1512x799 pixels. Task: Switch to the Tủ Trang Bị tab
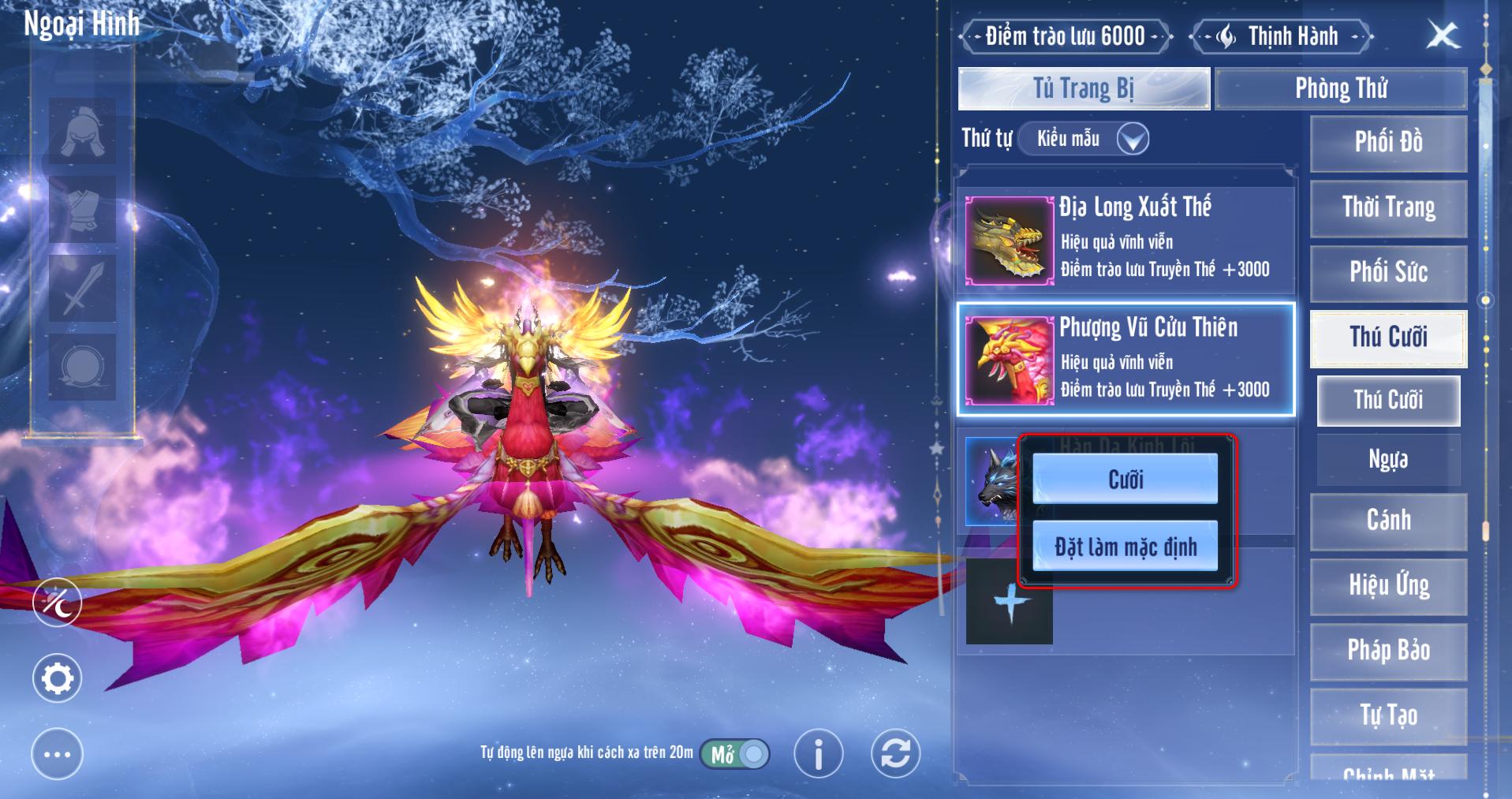pyautogui.click(x=1084, y=88)
